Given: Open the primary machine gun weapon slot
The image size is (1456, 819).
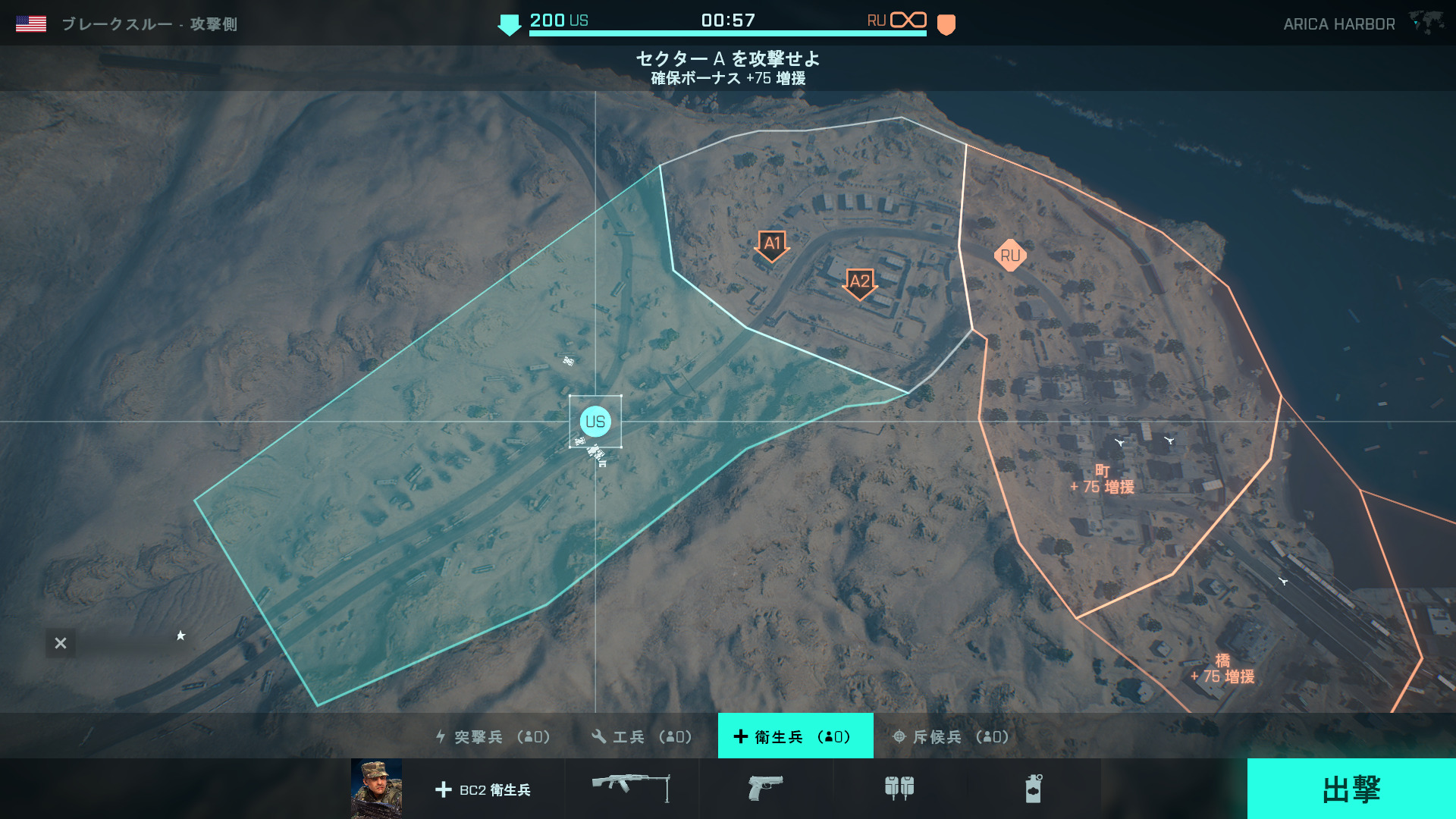Looking at the screenshot, I should click(x=631, y=788).
